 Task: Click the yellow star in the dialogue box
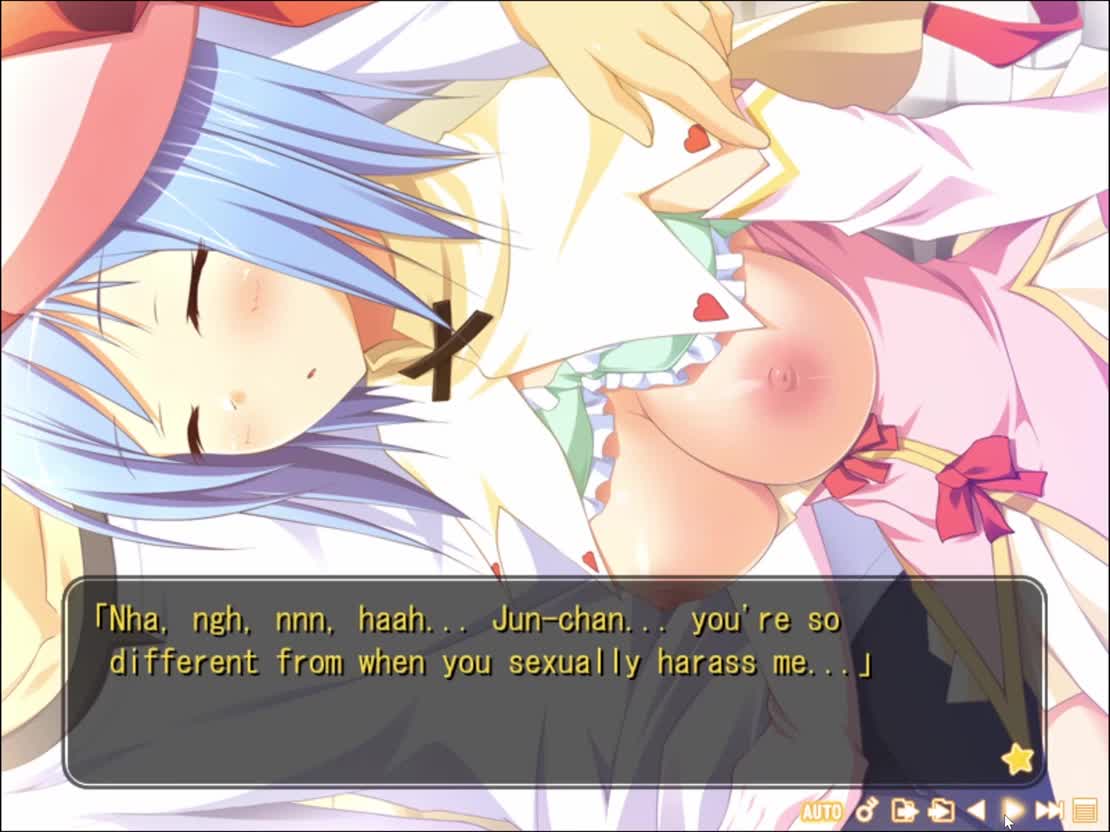coord(1018,759)
